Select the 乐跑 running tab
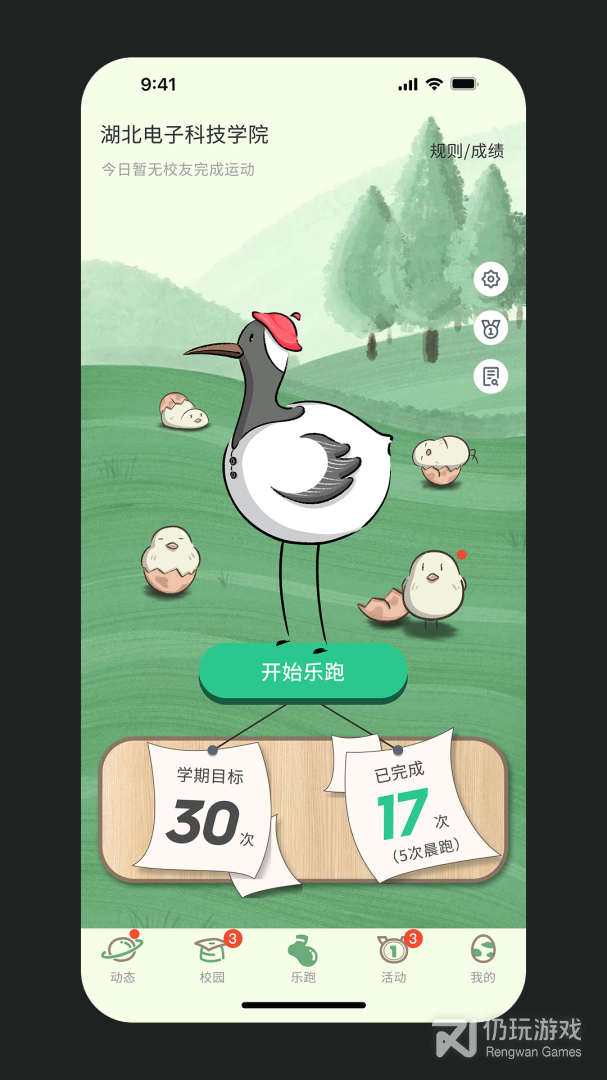The height and width of the screenshot is (1080, 607). pos(303,958)
